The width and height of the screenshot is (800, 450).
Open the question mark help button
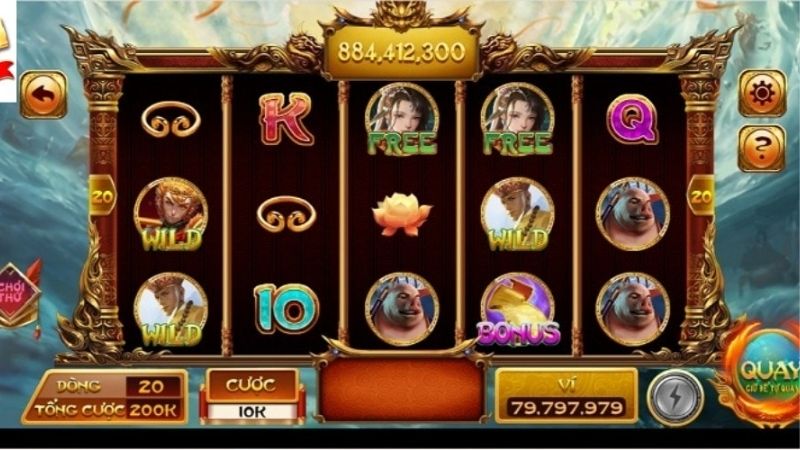pos(761,148)
